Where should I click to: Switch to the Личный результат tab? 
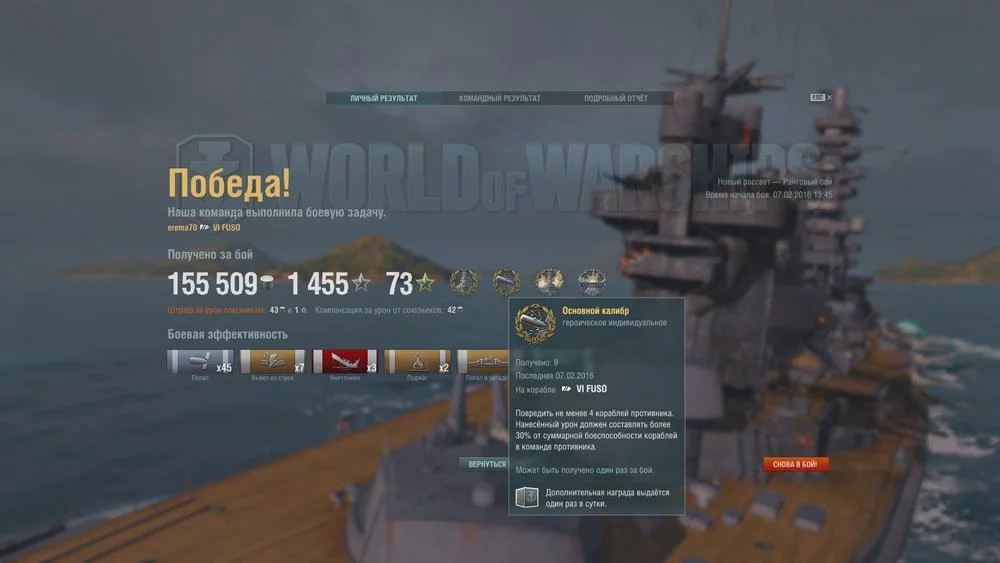coord(383,99)
